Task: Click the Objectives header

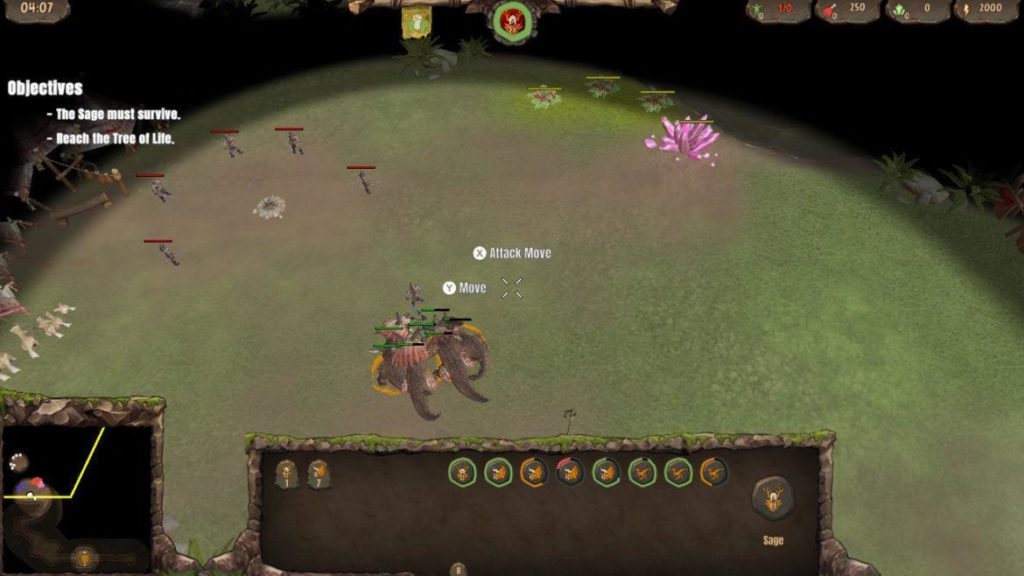Action: point(45,88)
